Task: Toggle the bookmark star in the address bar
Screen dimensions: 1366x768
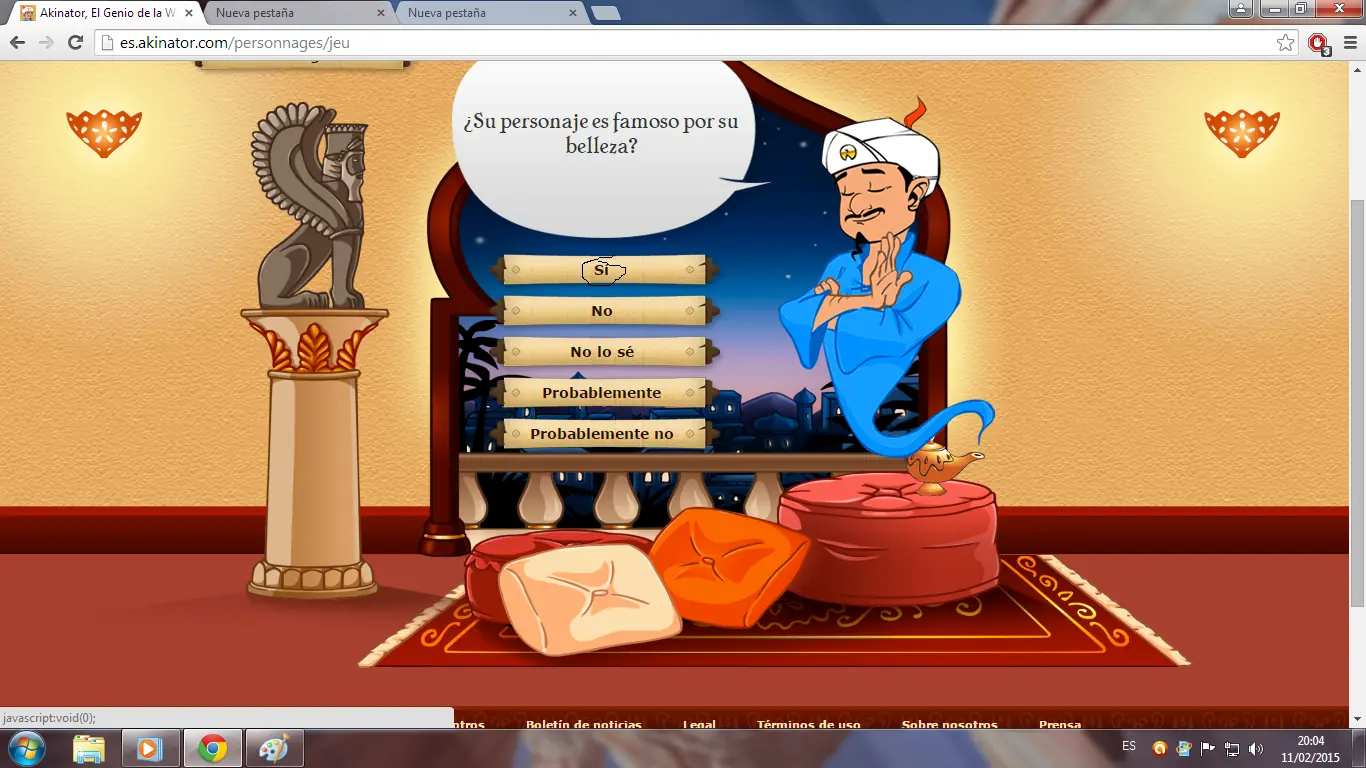Action: (1284, 42)
